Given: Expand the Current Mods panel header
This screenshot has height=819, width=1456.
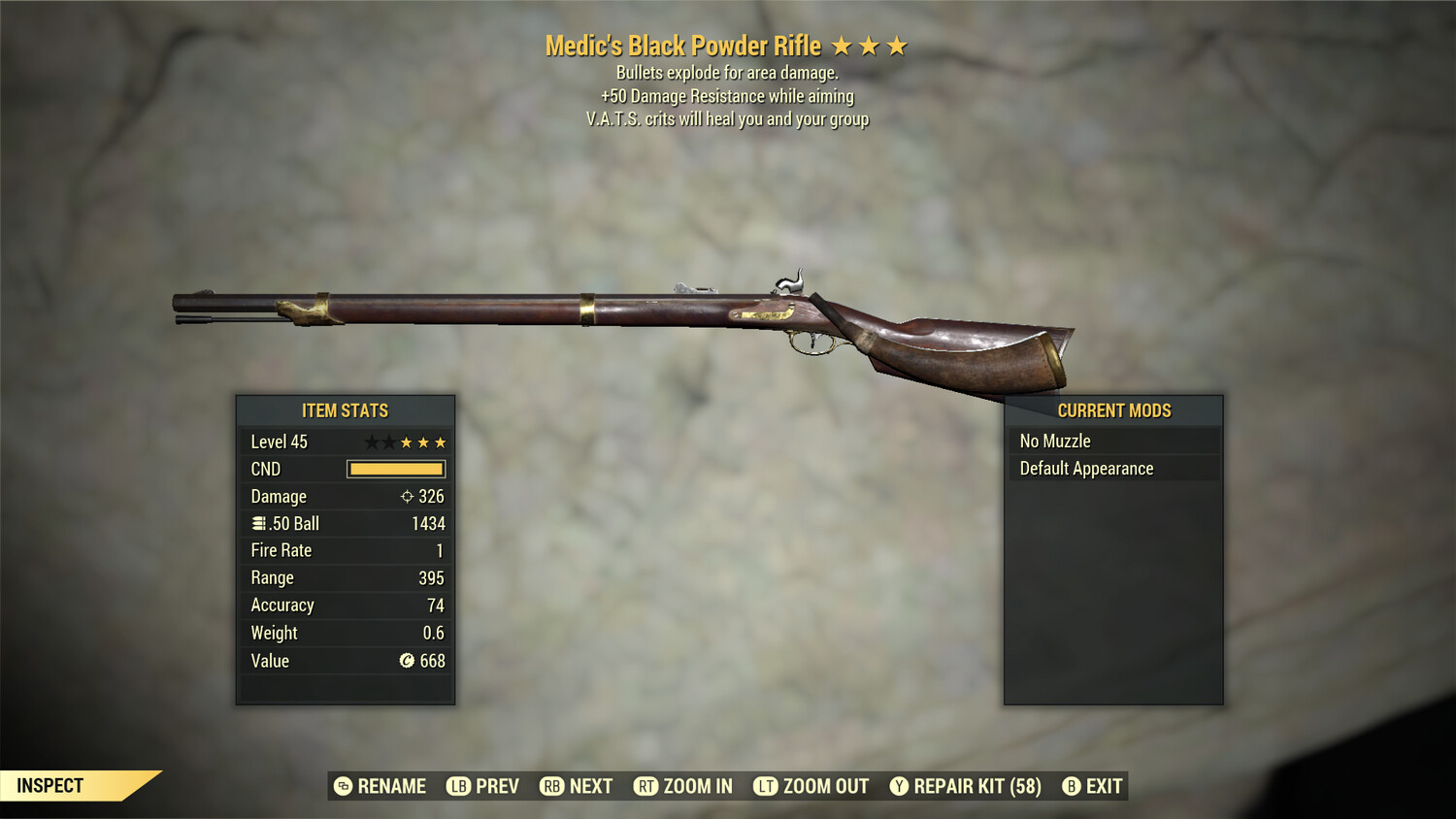Looking at the screenshot, I should (x=1114, y=410).
